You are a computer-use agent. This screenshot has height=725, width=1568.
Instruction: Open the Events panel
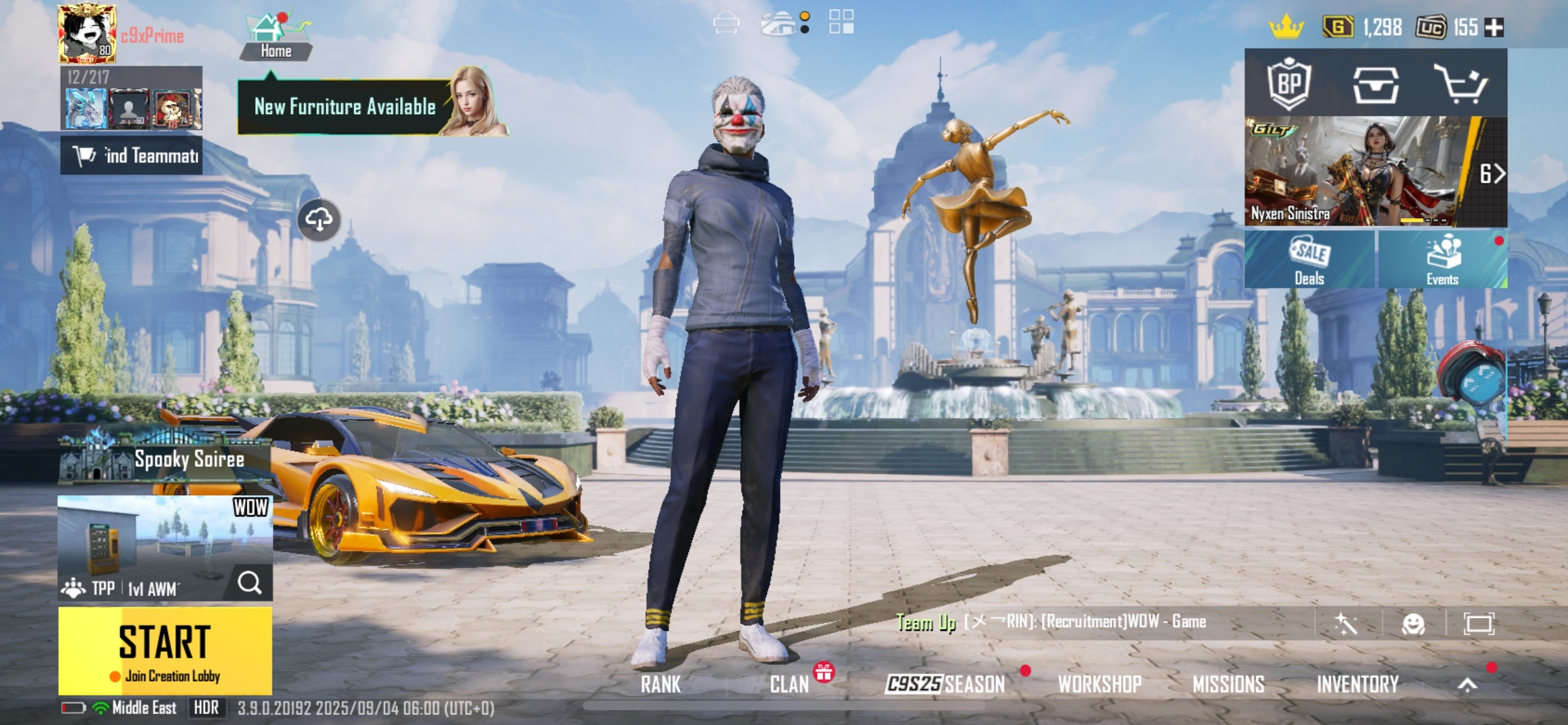pyautogui.click(x=1442, y=260)
